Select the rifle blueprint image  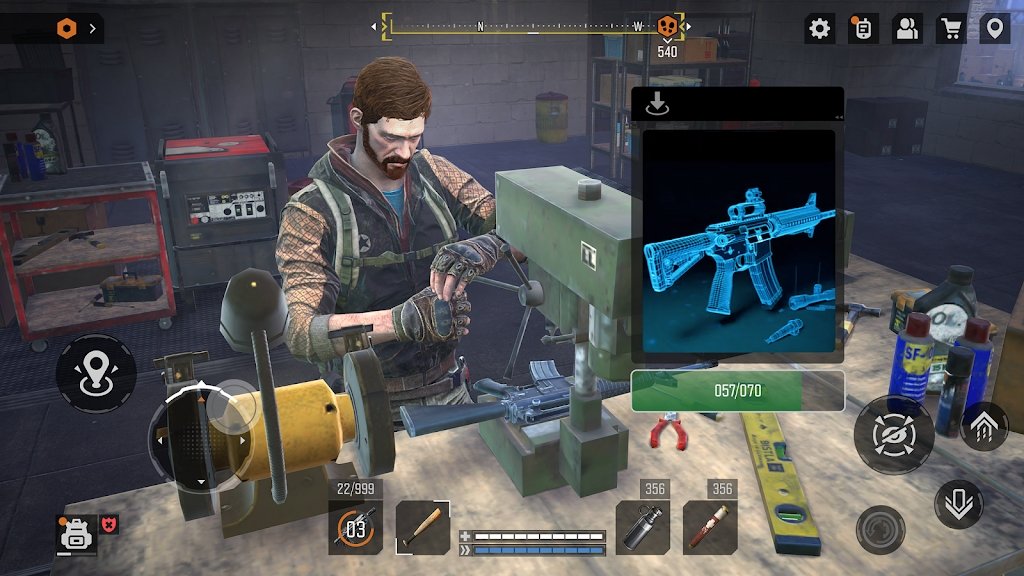(738, 242)
